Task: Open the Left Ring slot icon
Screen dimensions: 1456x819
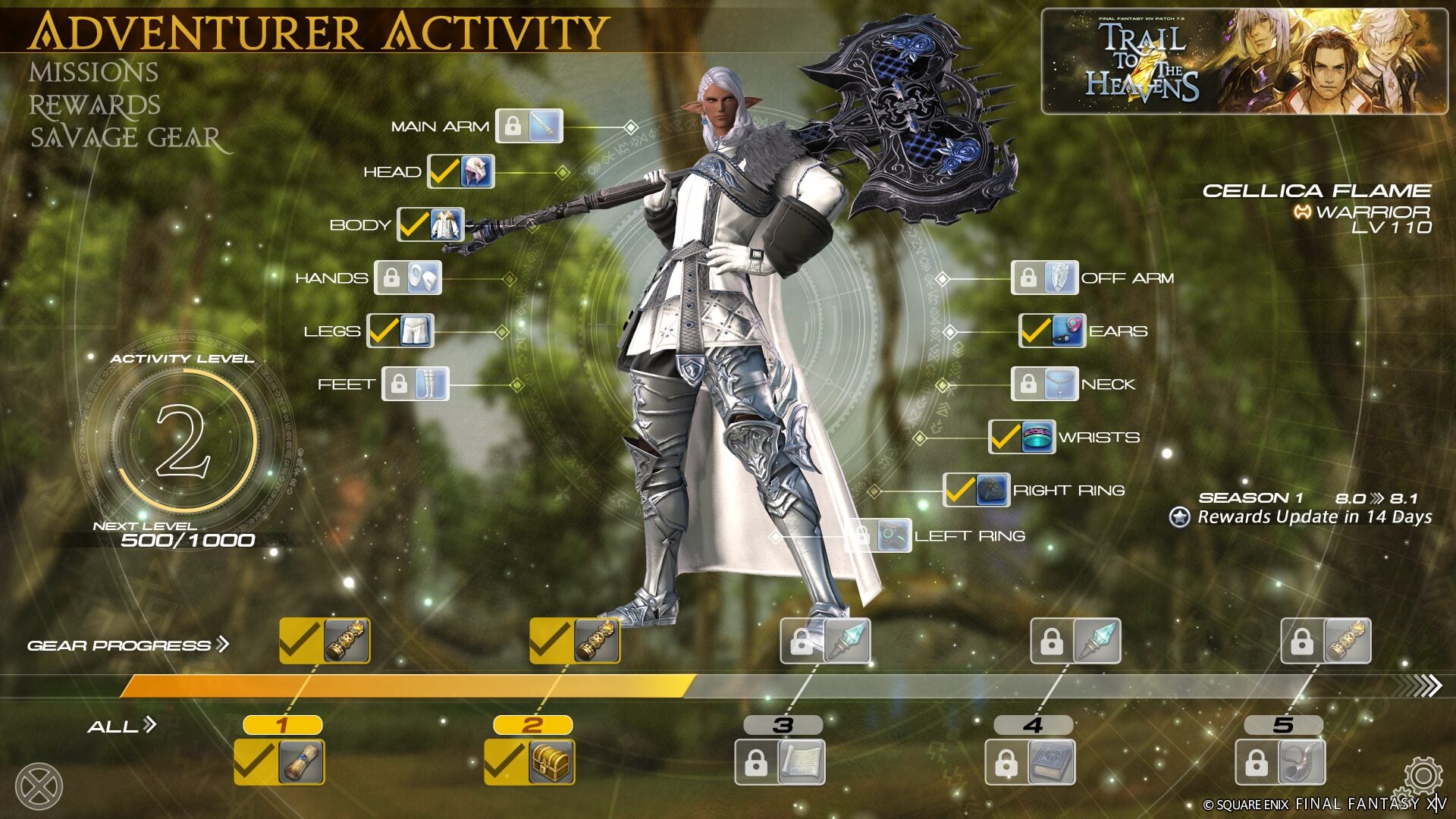Action: [x=890, y=535]
